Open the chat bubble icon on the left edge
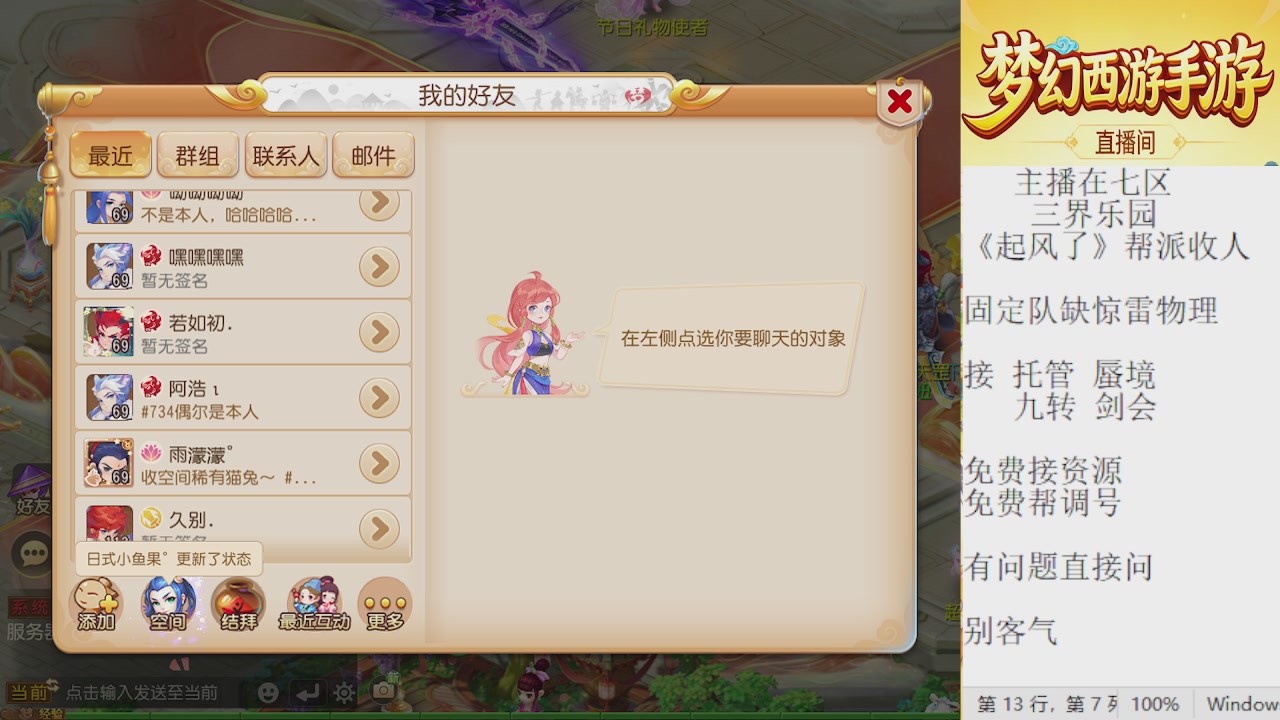The width and height of the screenshot is (1280, 720). coord(33,550)
